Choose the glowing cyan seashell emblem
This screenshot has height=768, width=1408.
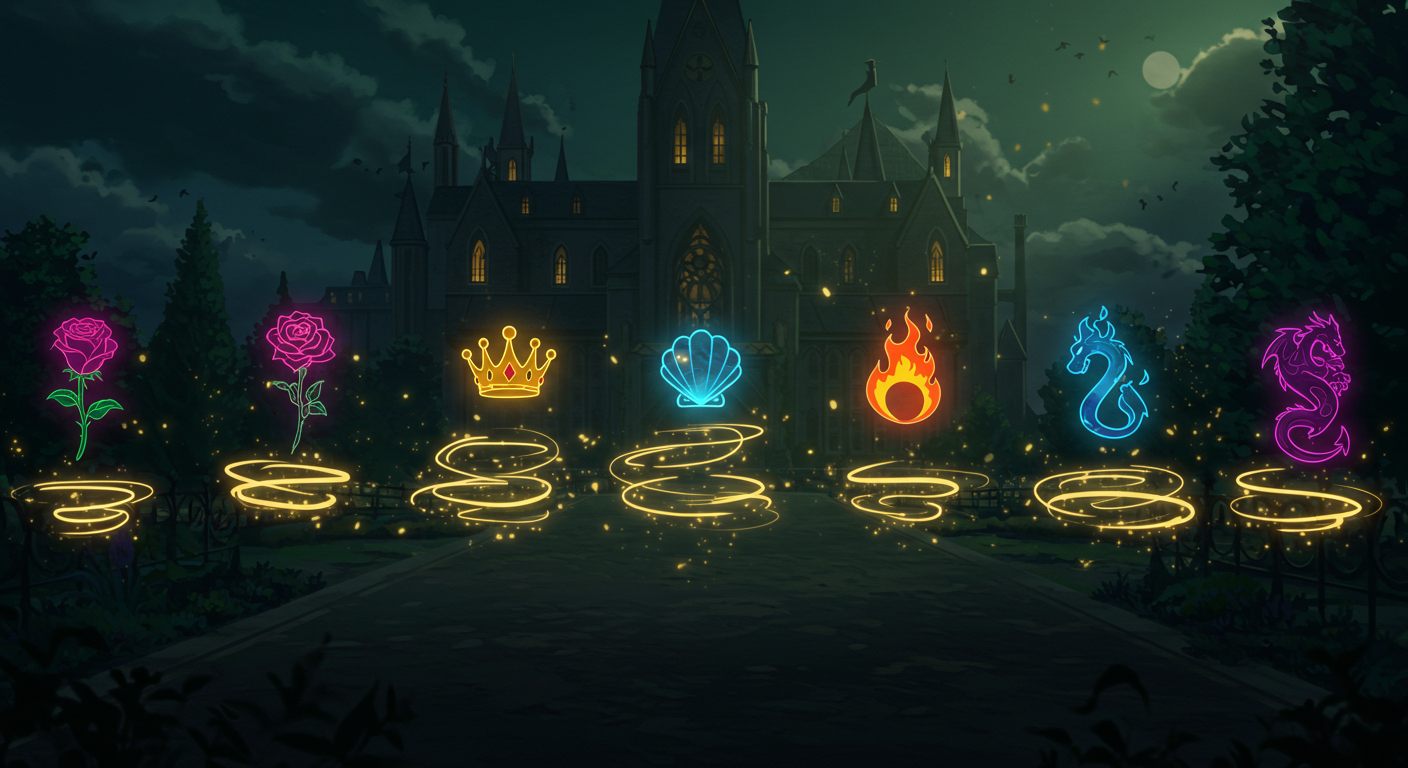[x=701, y=370]
